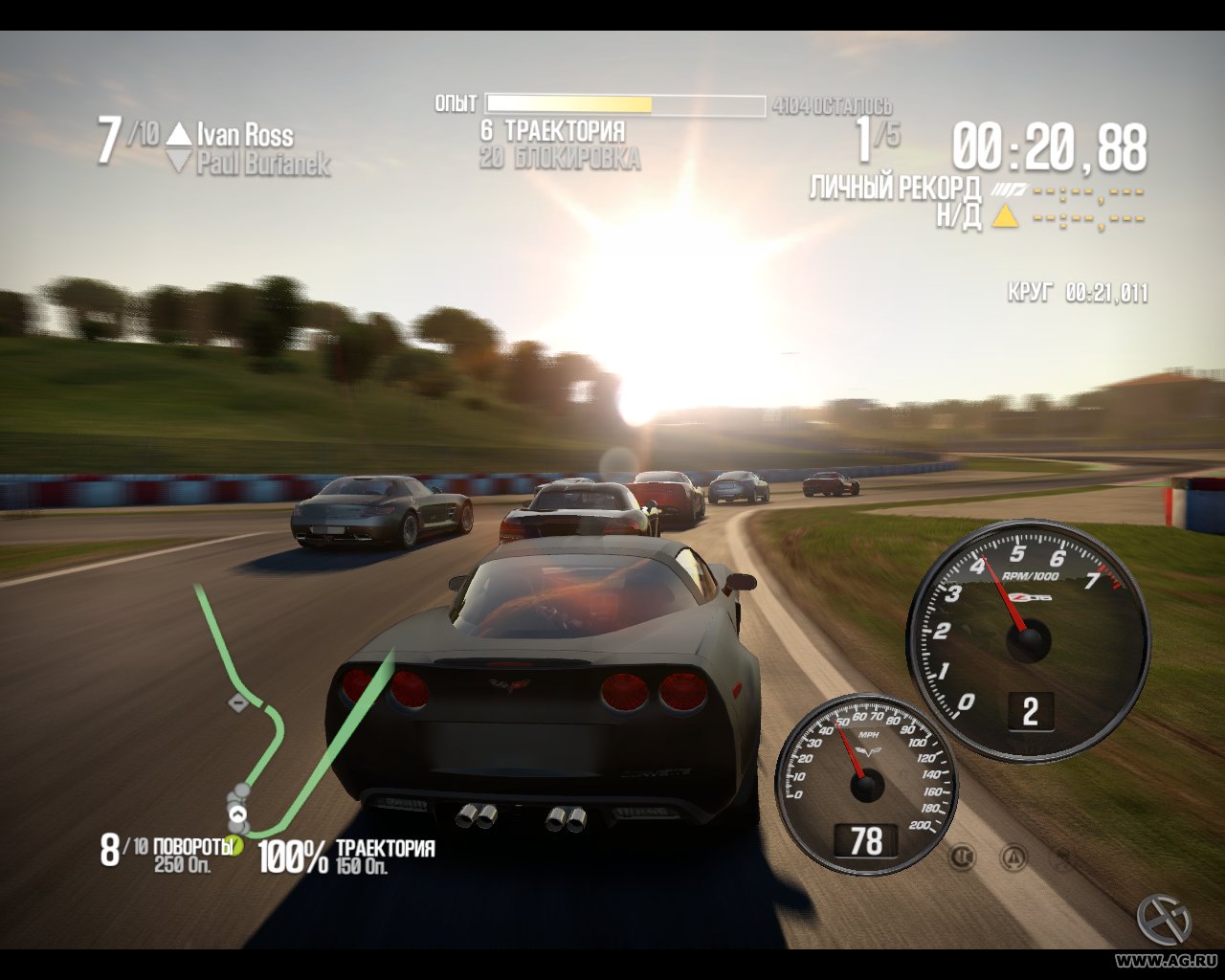Click the AG.ru logo watermark
Screen dimensions: 1225x980
point(1164,919)
